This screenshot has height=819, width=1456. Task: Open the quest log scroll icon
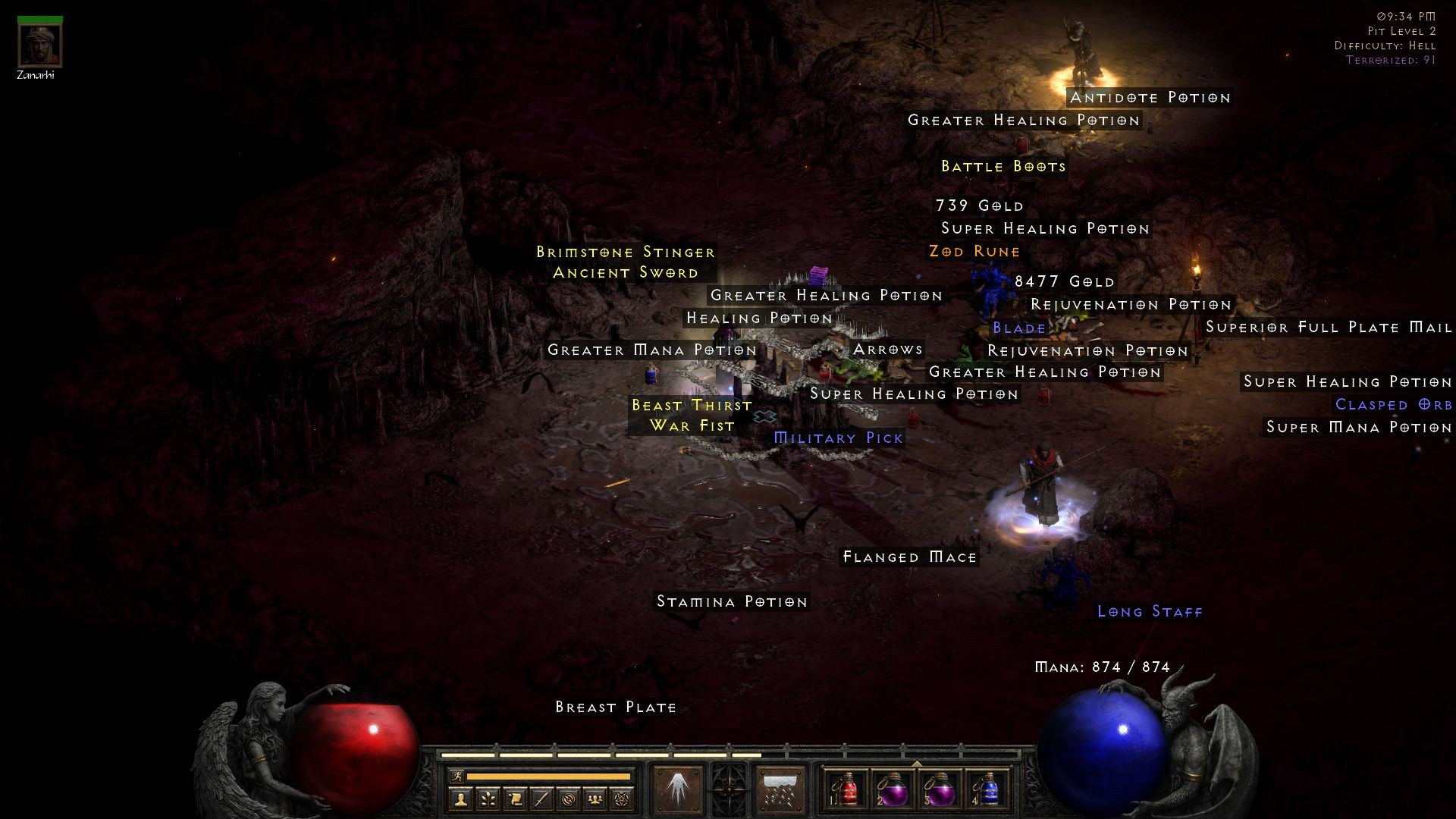[x=516, y=799]
